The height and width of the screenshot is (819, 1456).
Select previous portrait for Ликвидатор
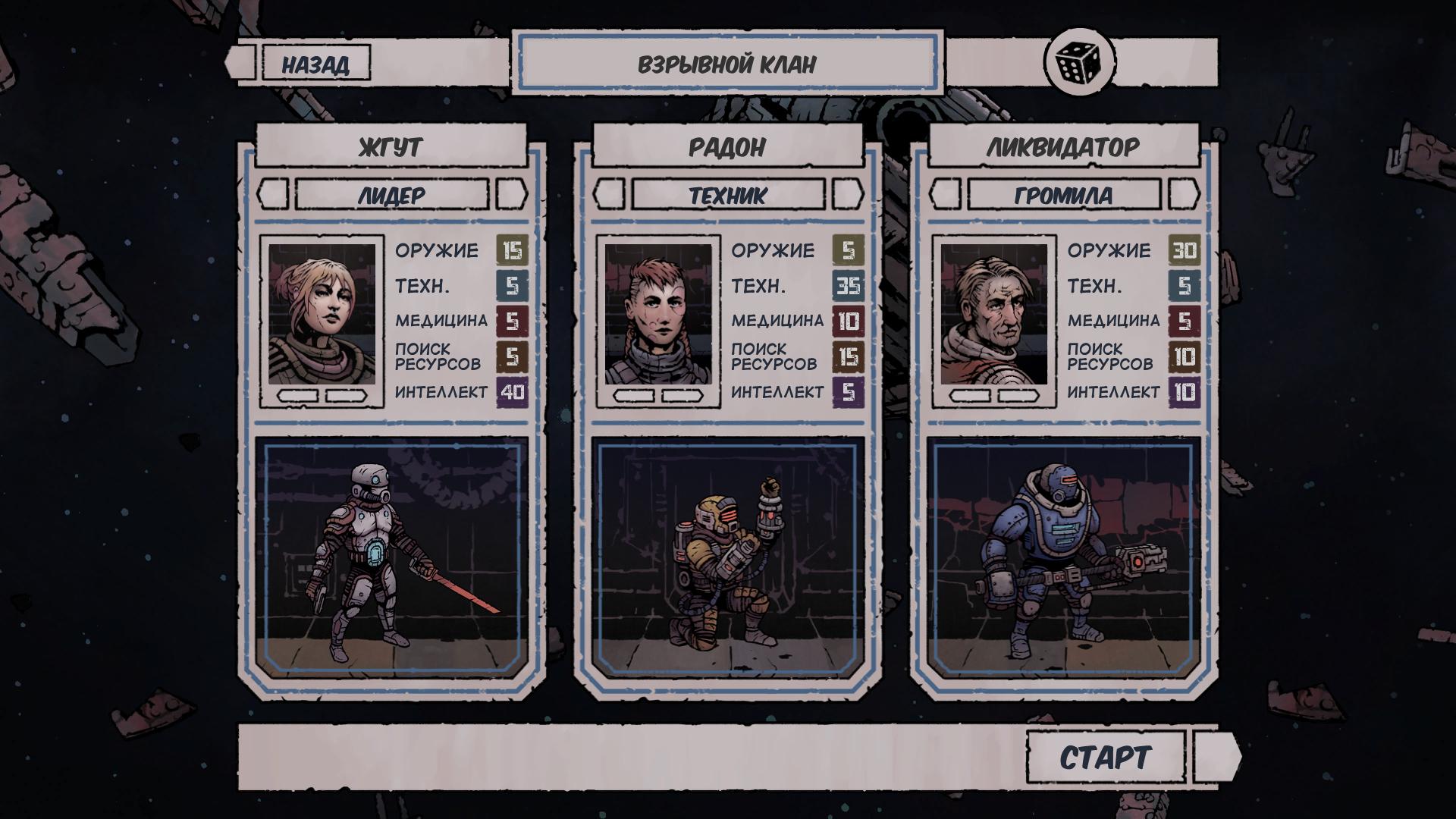[970, 396]
